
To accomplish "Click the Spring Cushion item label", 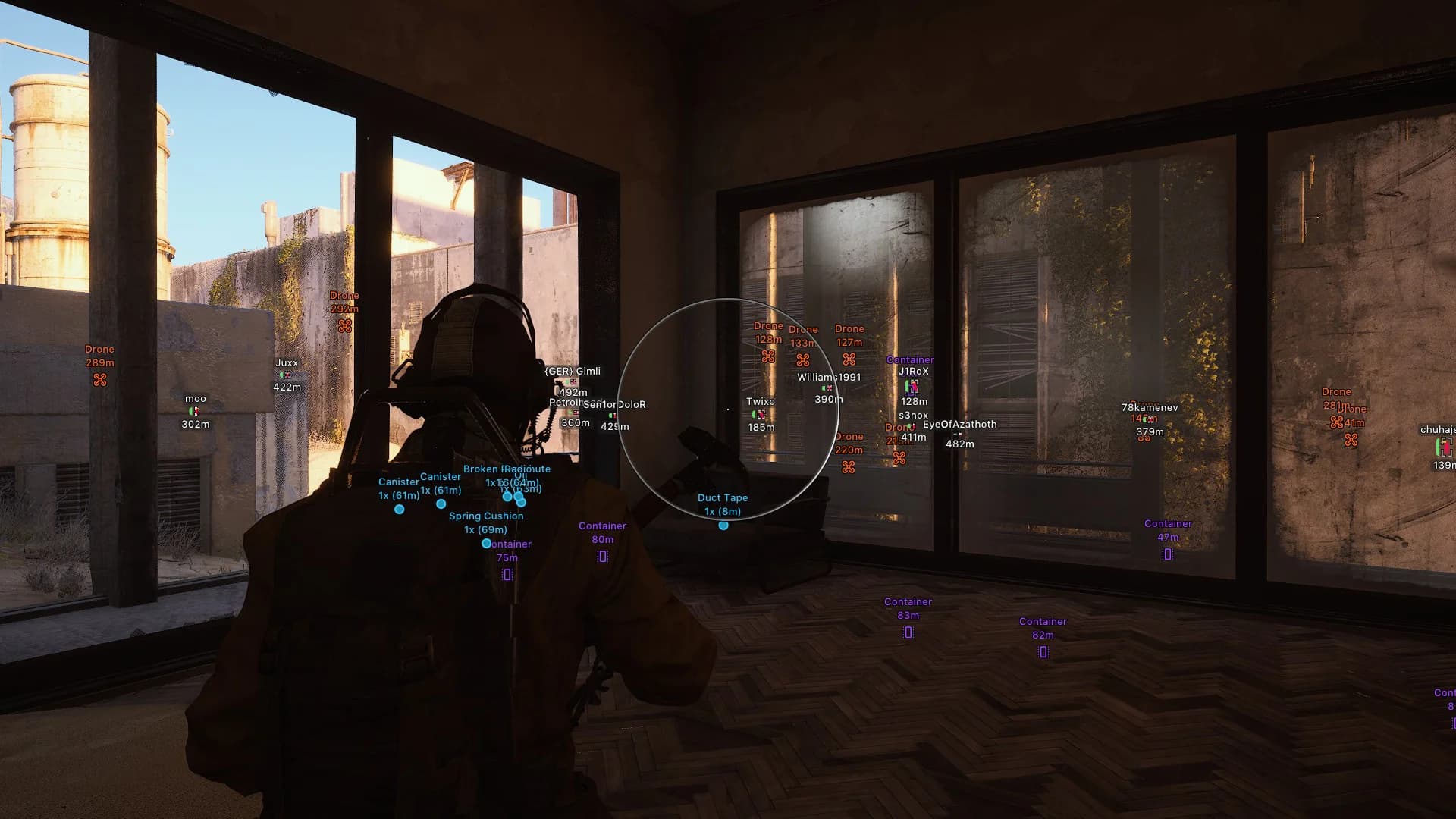I will click(x=486, y=516).
